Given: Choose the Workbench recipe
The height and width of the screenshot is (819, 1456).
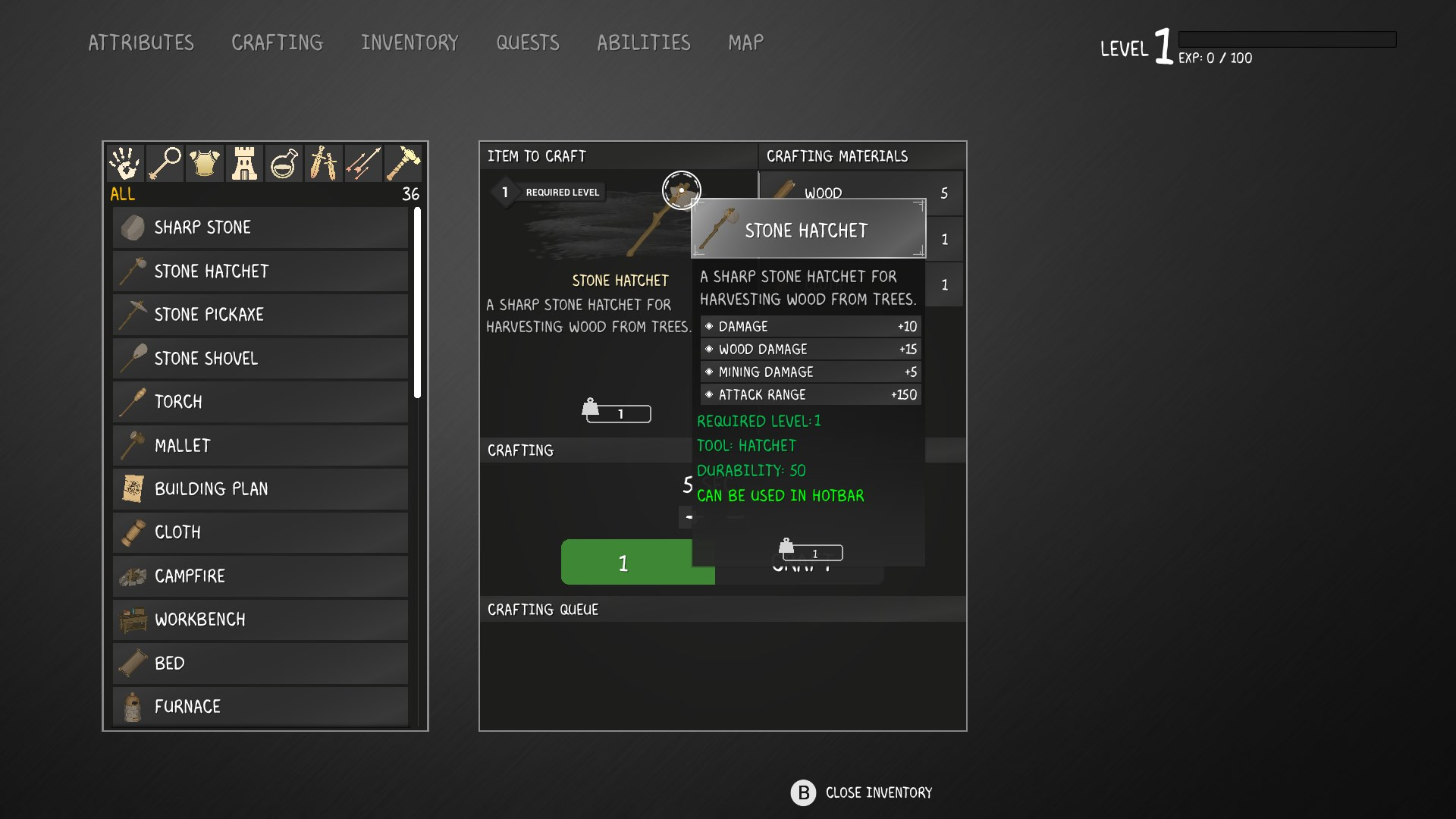Looking at the screenshot, I should pos(260,620).
